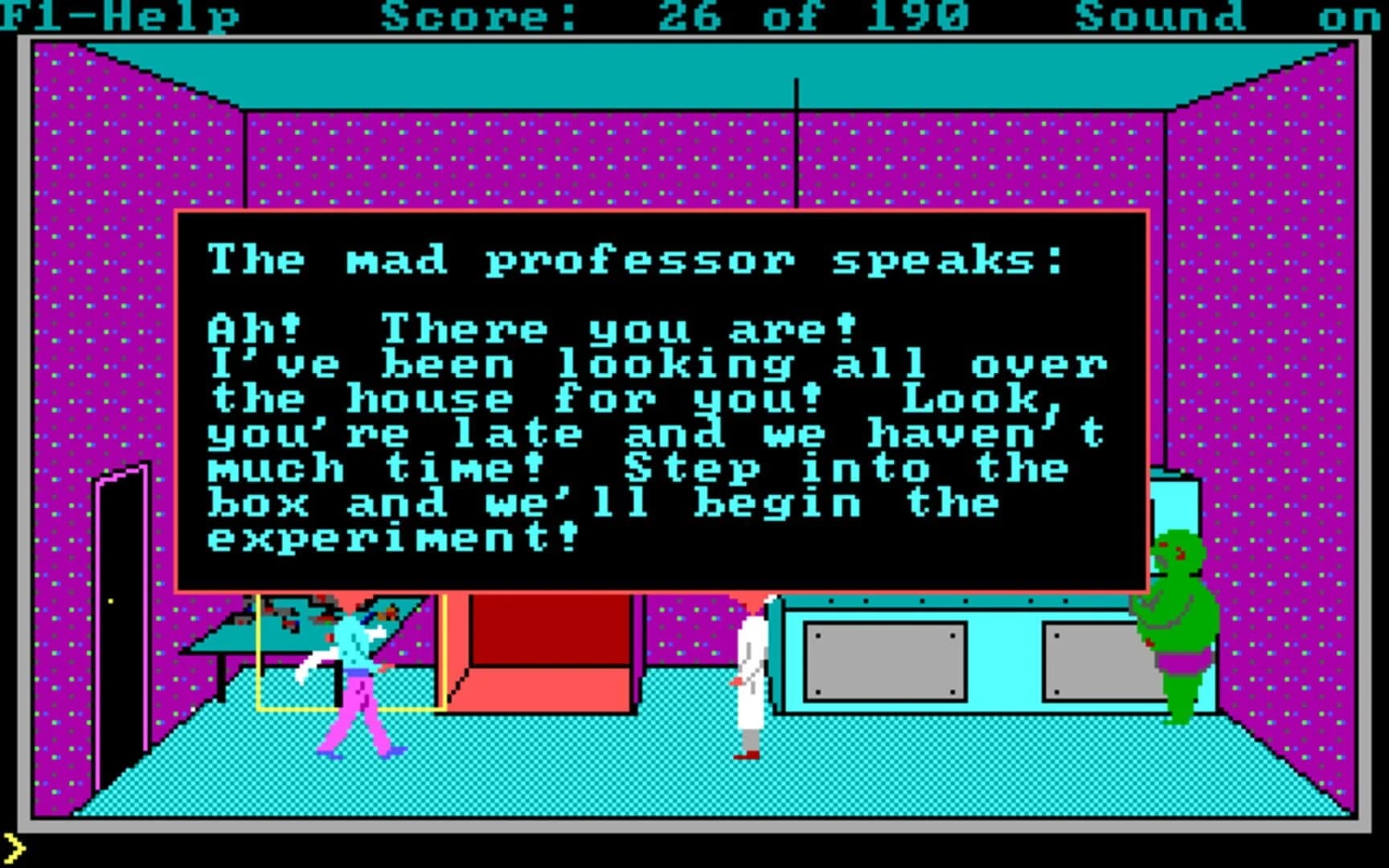Screen dimensions: 1389x868
Task: Click the checkered teal floor
Action: coord(563,788)
